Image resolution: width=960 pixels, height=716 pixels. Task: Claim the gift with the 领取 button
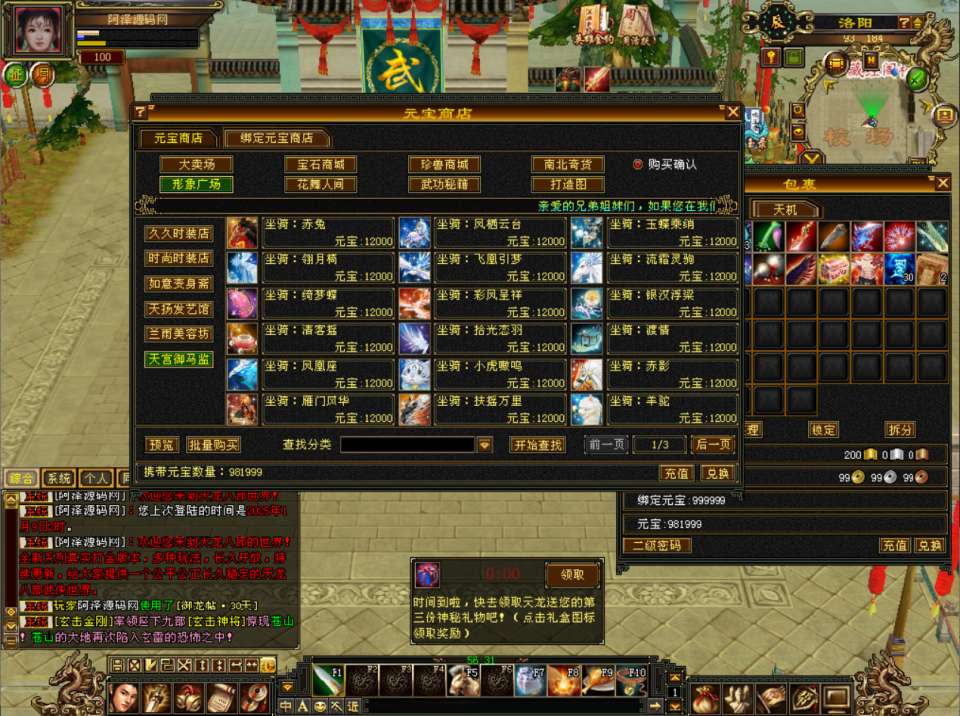pos(573,574)
